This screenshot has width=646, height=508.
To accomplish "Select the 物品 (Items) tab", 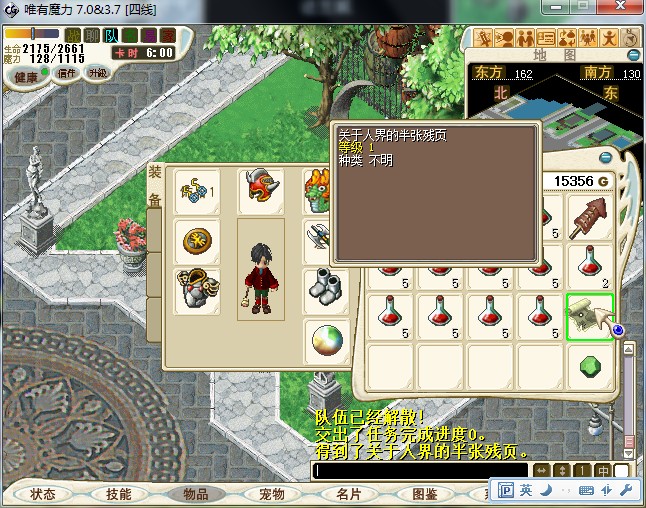I will [x=195, y=494].
